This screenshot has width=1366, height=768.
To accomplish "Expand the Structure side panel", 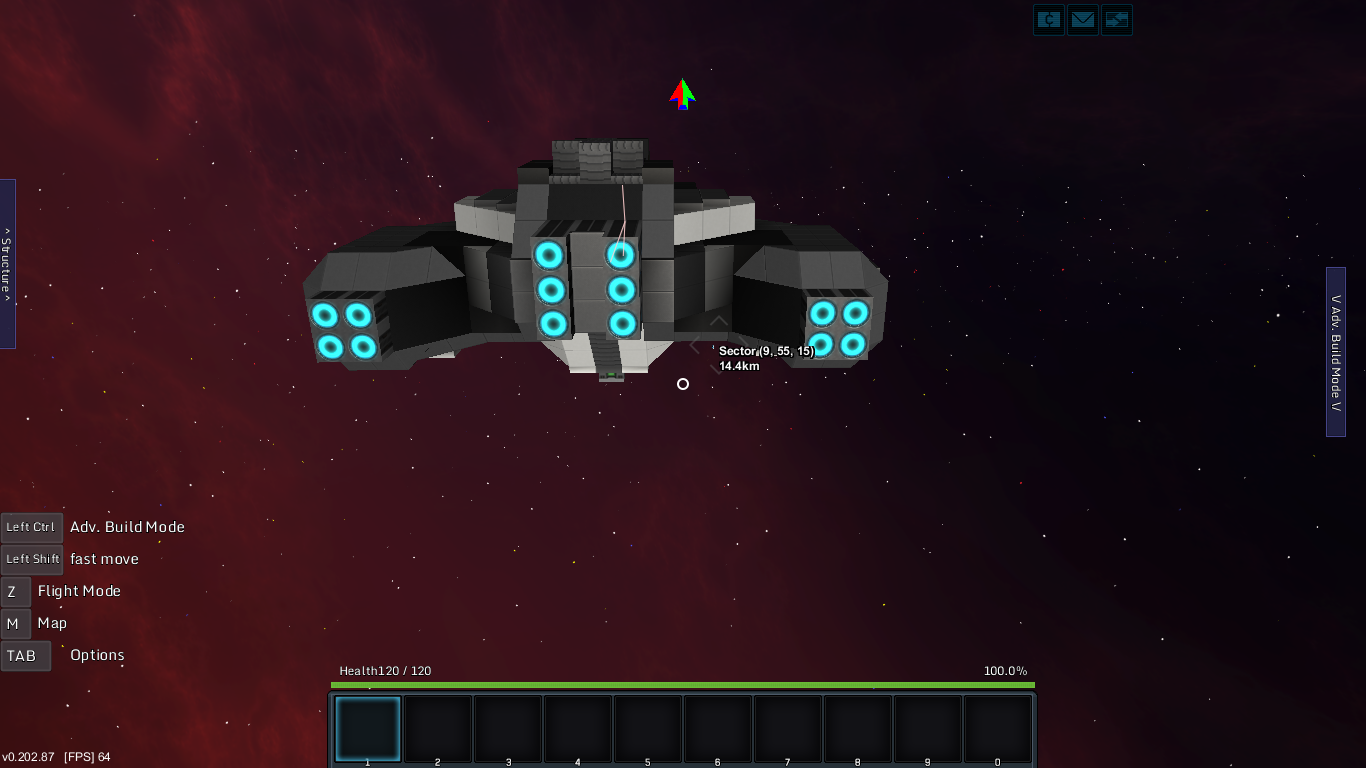I will (7, 264).
